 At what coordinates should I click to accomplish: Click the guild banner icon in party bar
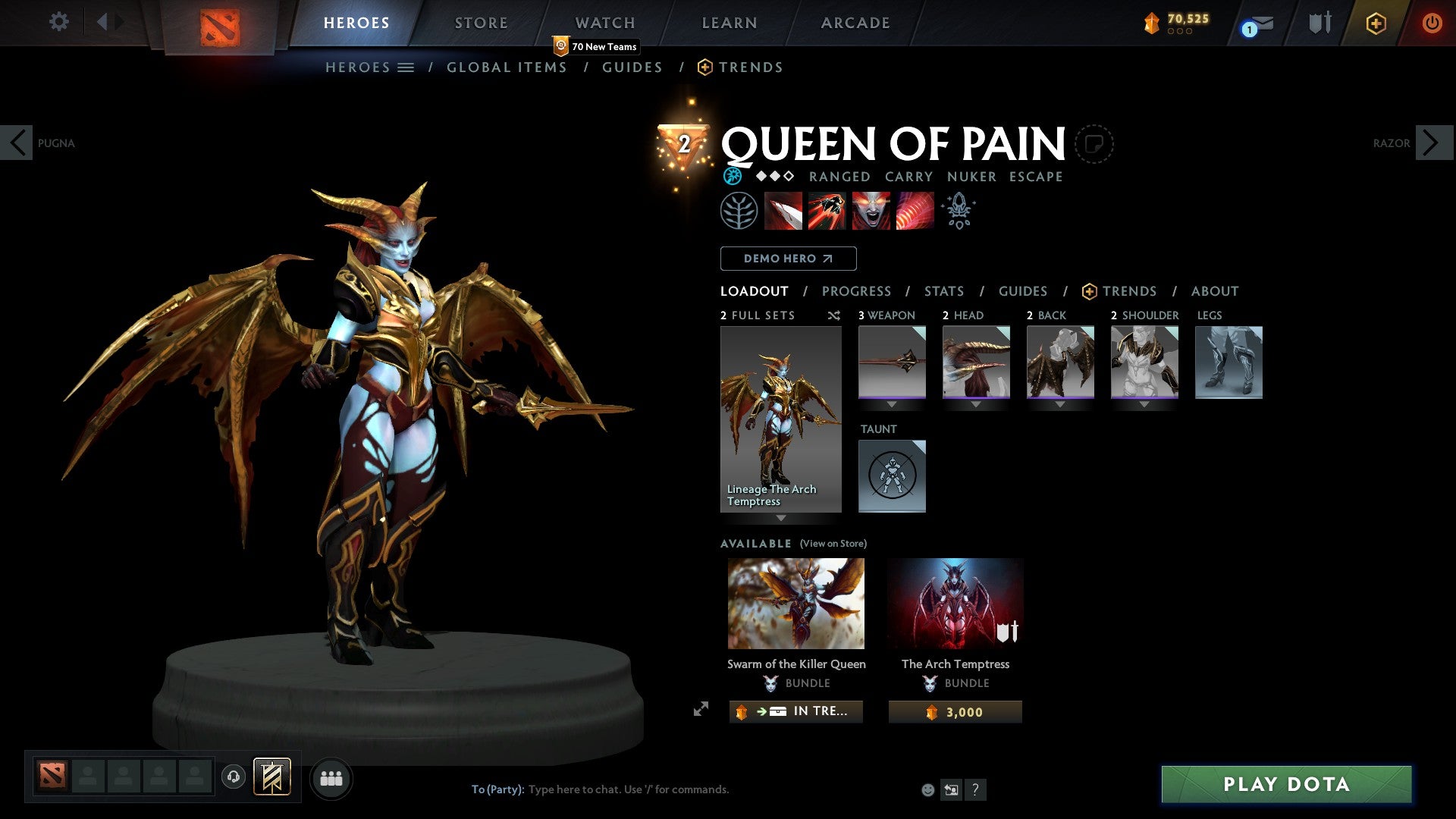pos(272,778)
